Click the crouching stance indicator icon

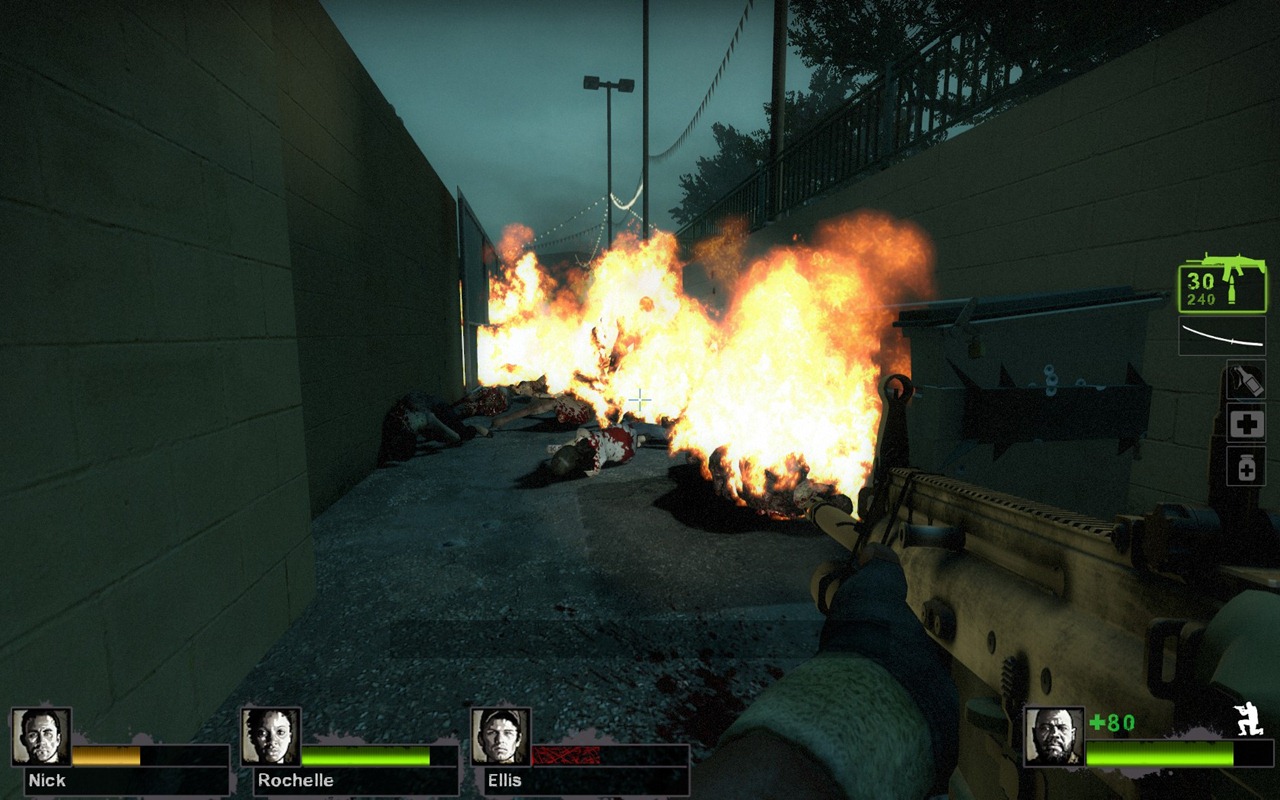pyautogui.click(x=1249, y=719)
